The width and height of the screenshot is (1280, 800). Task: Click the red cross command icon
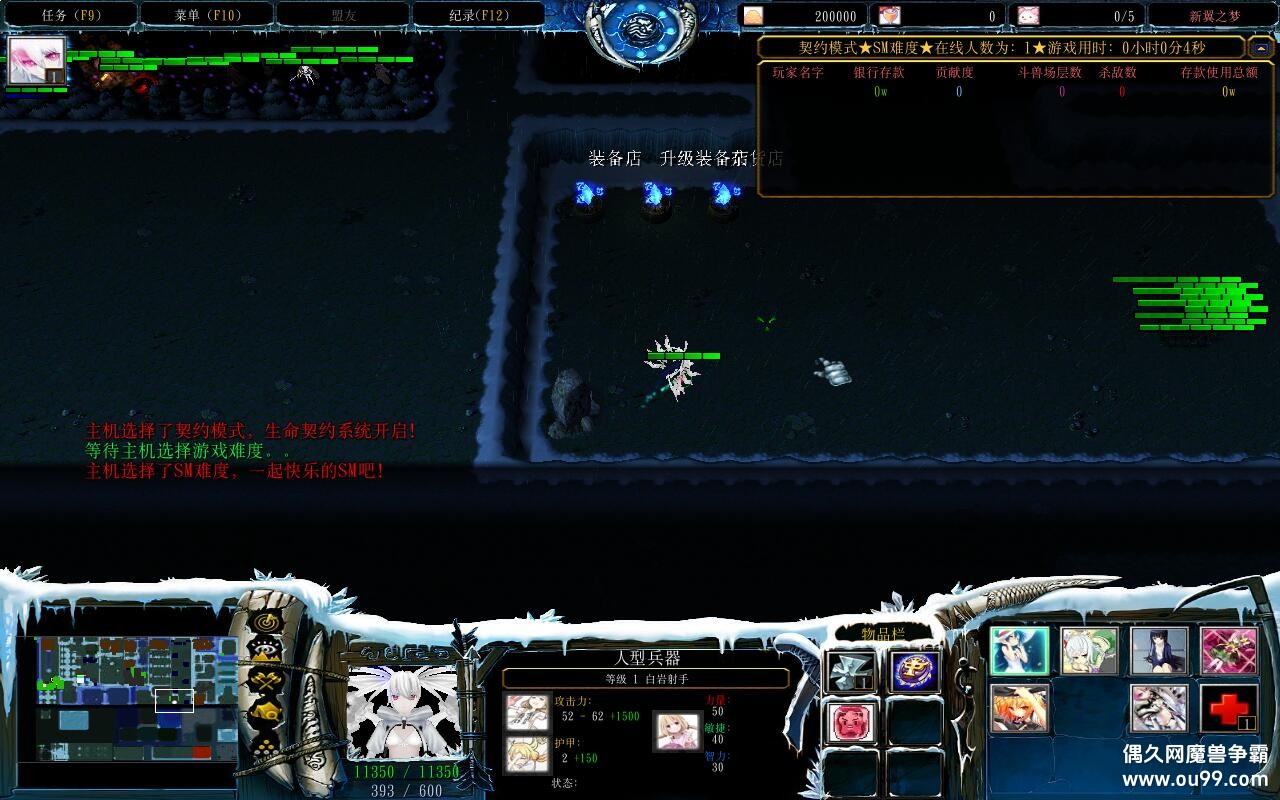(x=1229, y=708)
